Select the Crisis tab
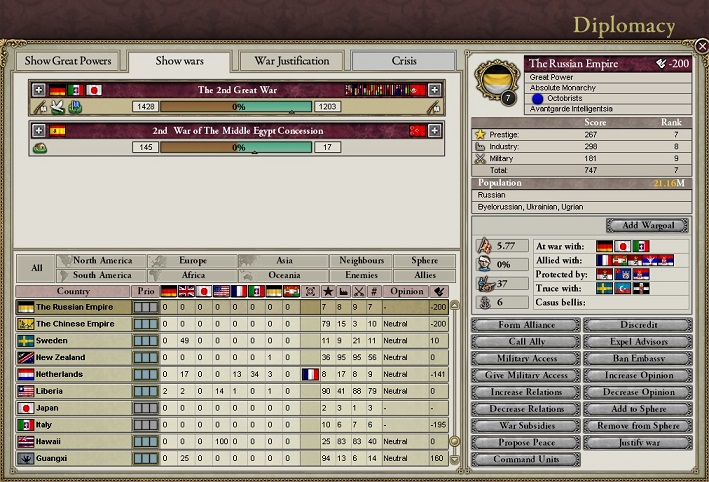 (404, 61)
